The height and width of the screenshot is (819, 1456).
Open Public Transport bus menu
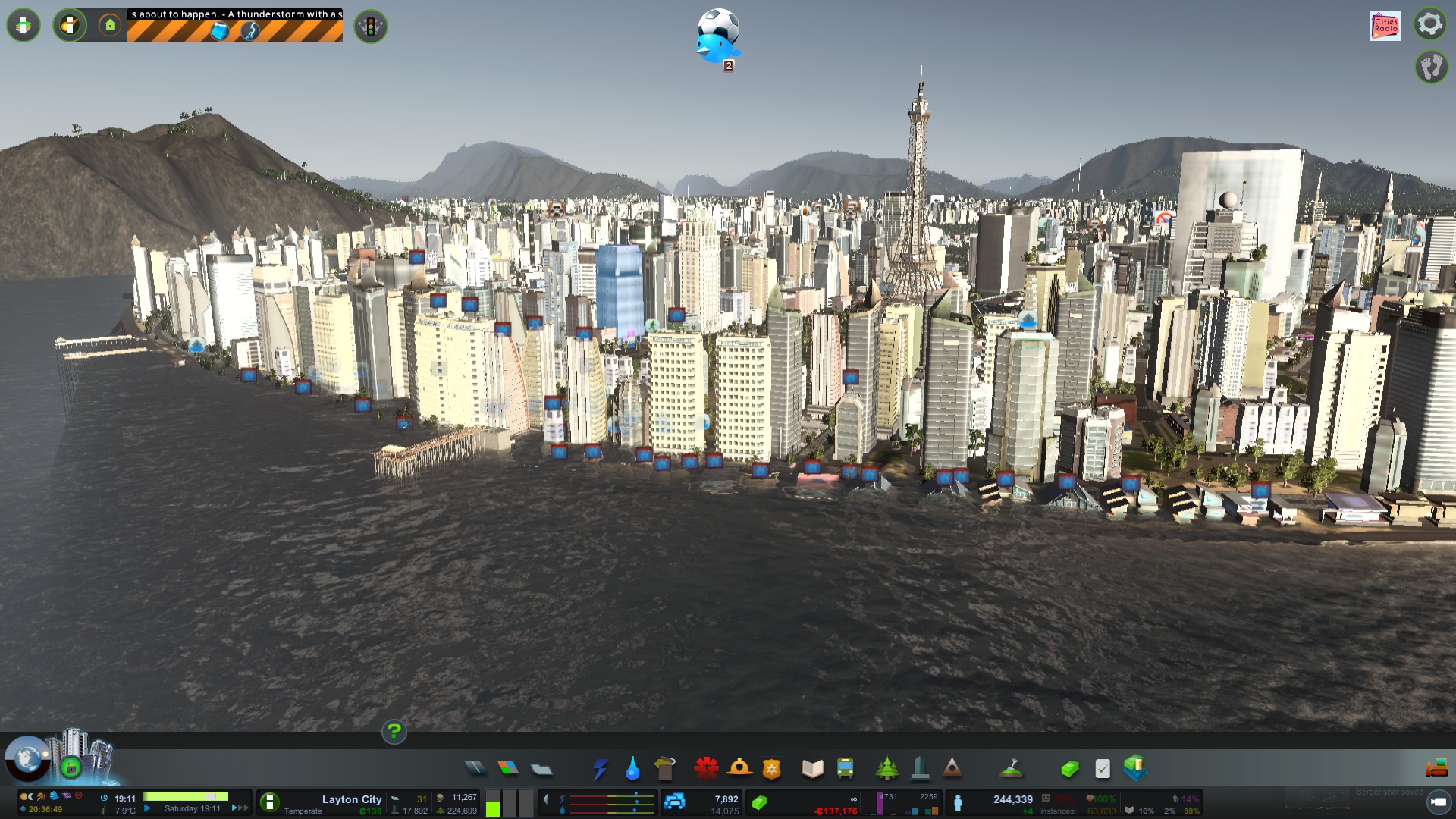[845, 768]
